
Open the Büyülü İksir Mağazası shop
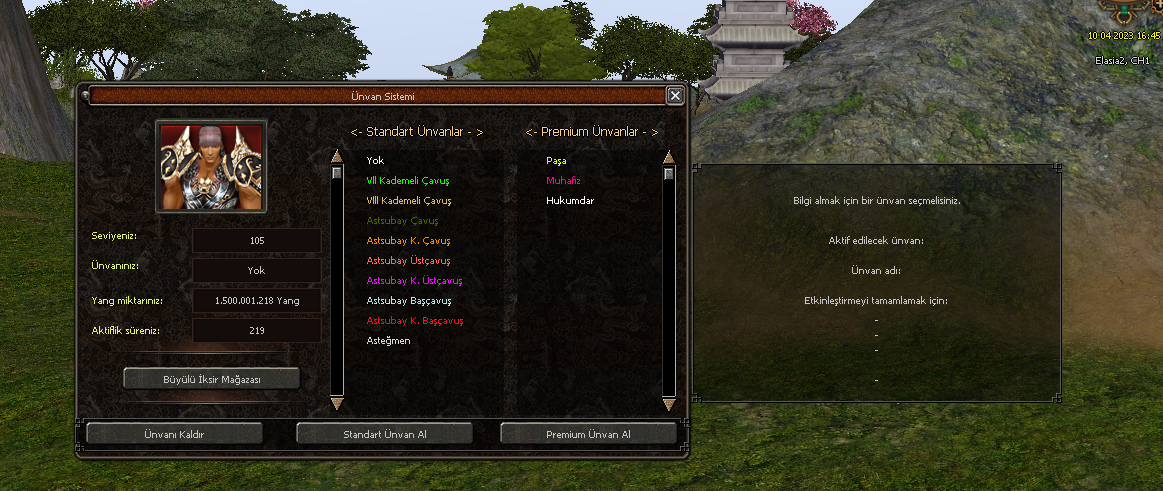tap(211, 379)
